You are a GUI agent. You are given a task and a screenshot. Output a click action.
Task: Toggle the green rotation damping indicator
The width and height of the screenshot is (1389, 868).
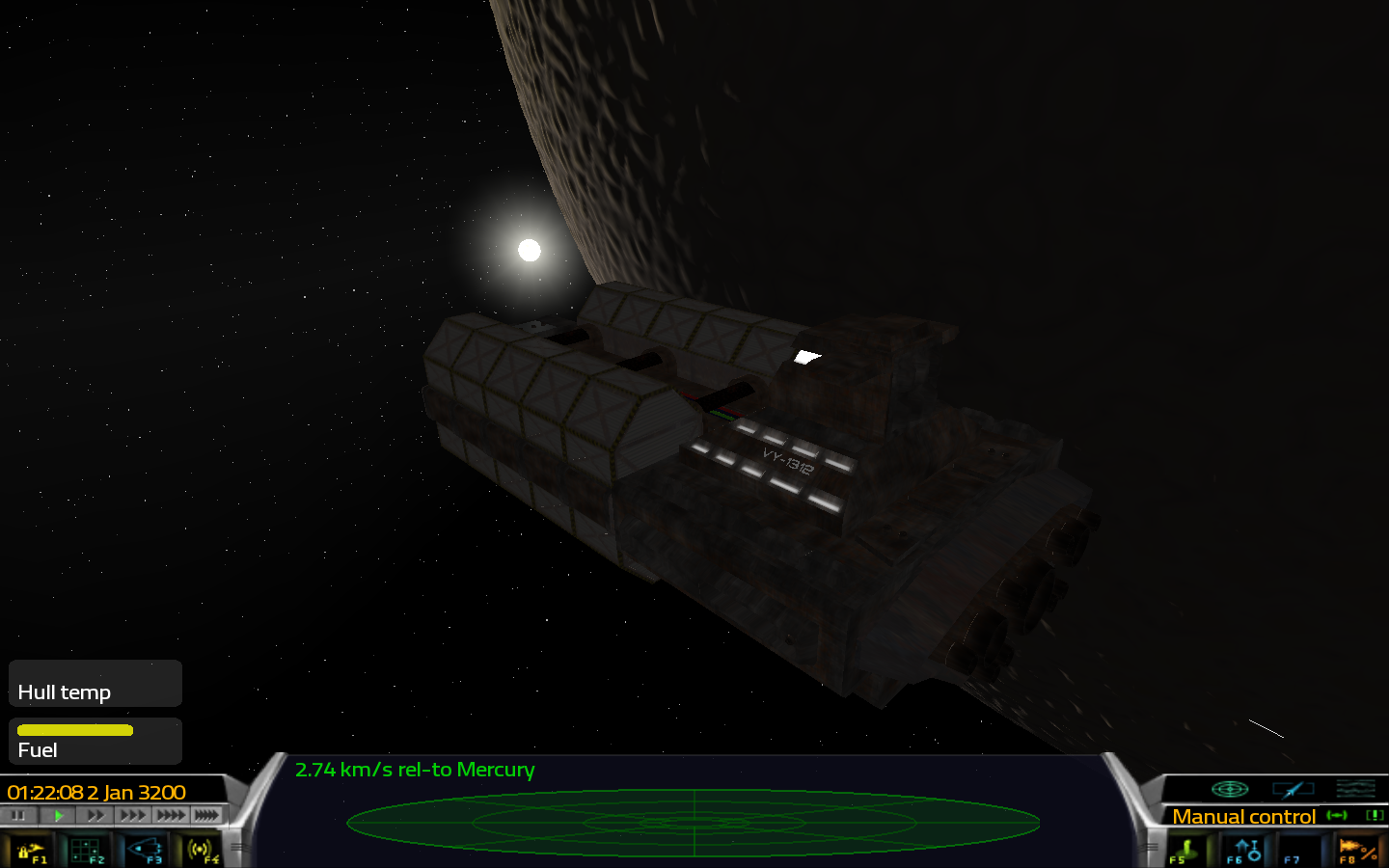(x=1336, y=815)
